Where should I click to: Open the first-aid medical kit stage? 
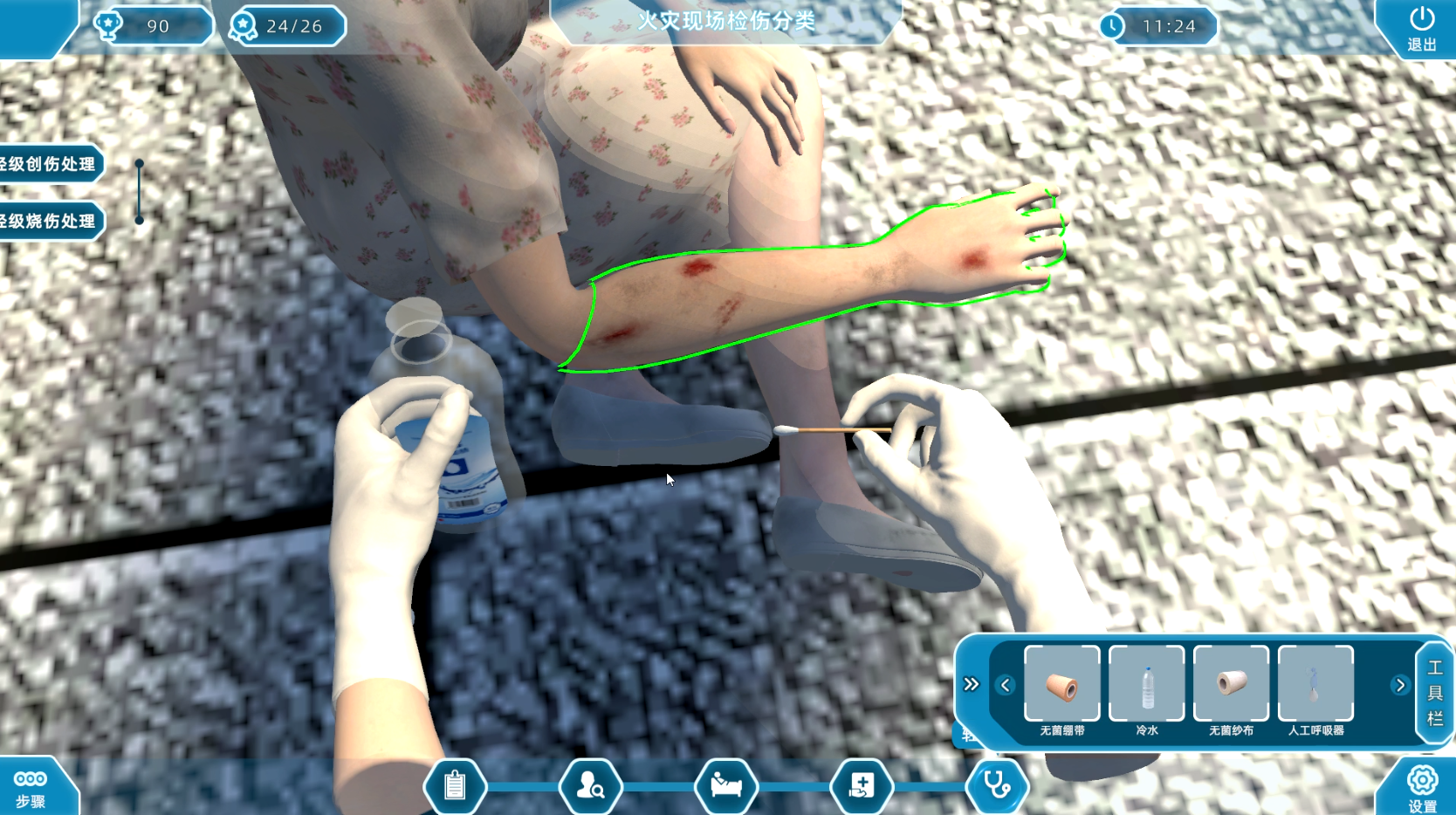(x=862, y=786)
